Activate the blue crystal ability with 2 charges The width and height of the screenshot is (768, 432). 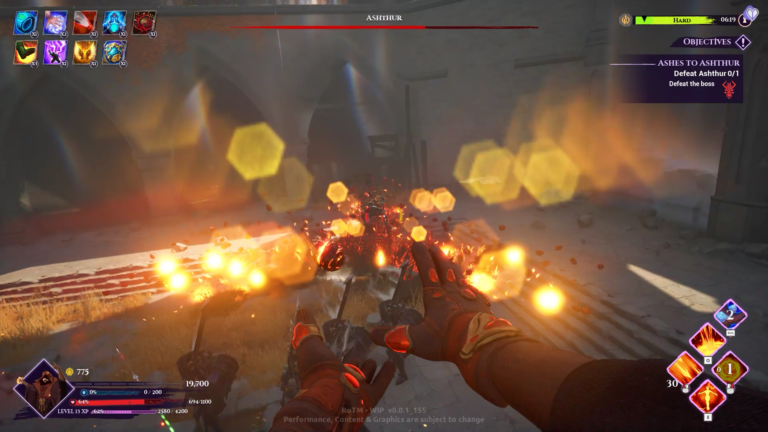tap(730, 315)
